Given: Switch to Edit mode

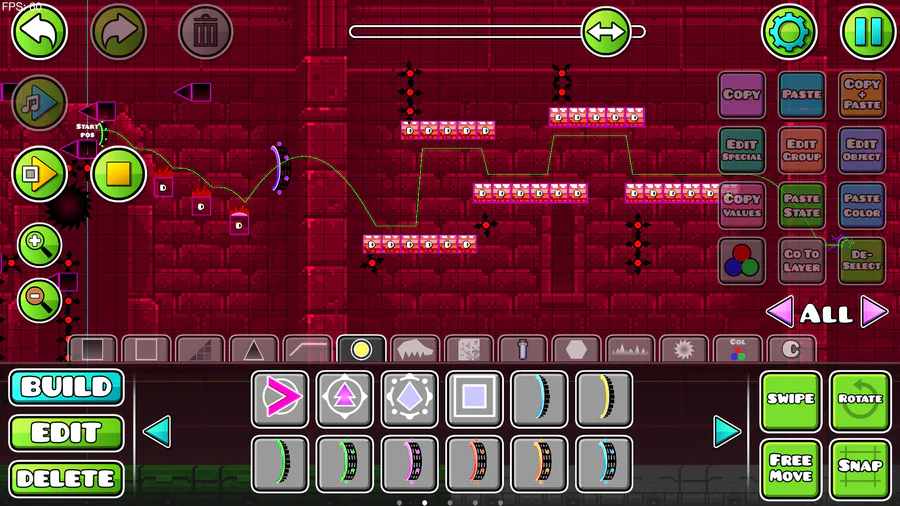Looking at the screenshot, I should coord(66,434).
